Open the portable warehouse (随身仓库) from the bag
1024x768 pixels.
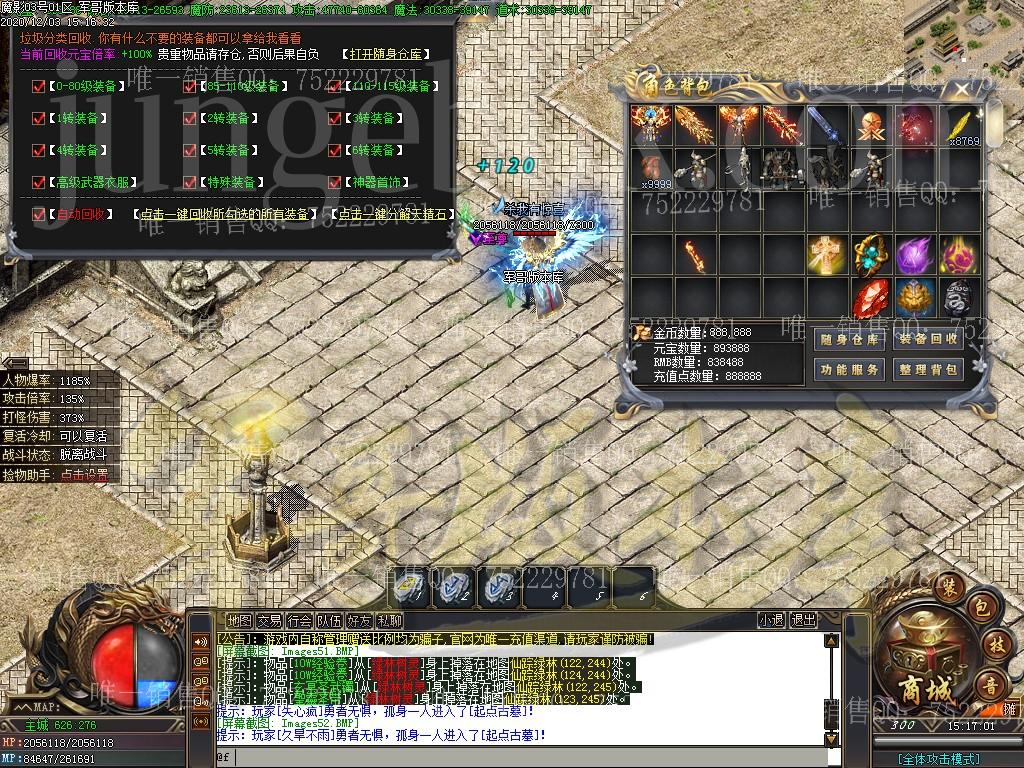(850, 340)
